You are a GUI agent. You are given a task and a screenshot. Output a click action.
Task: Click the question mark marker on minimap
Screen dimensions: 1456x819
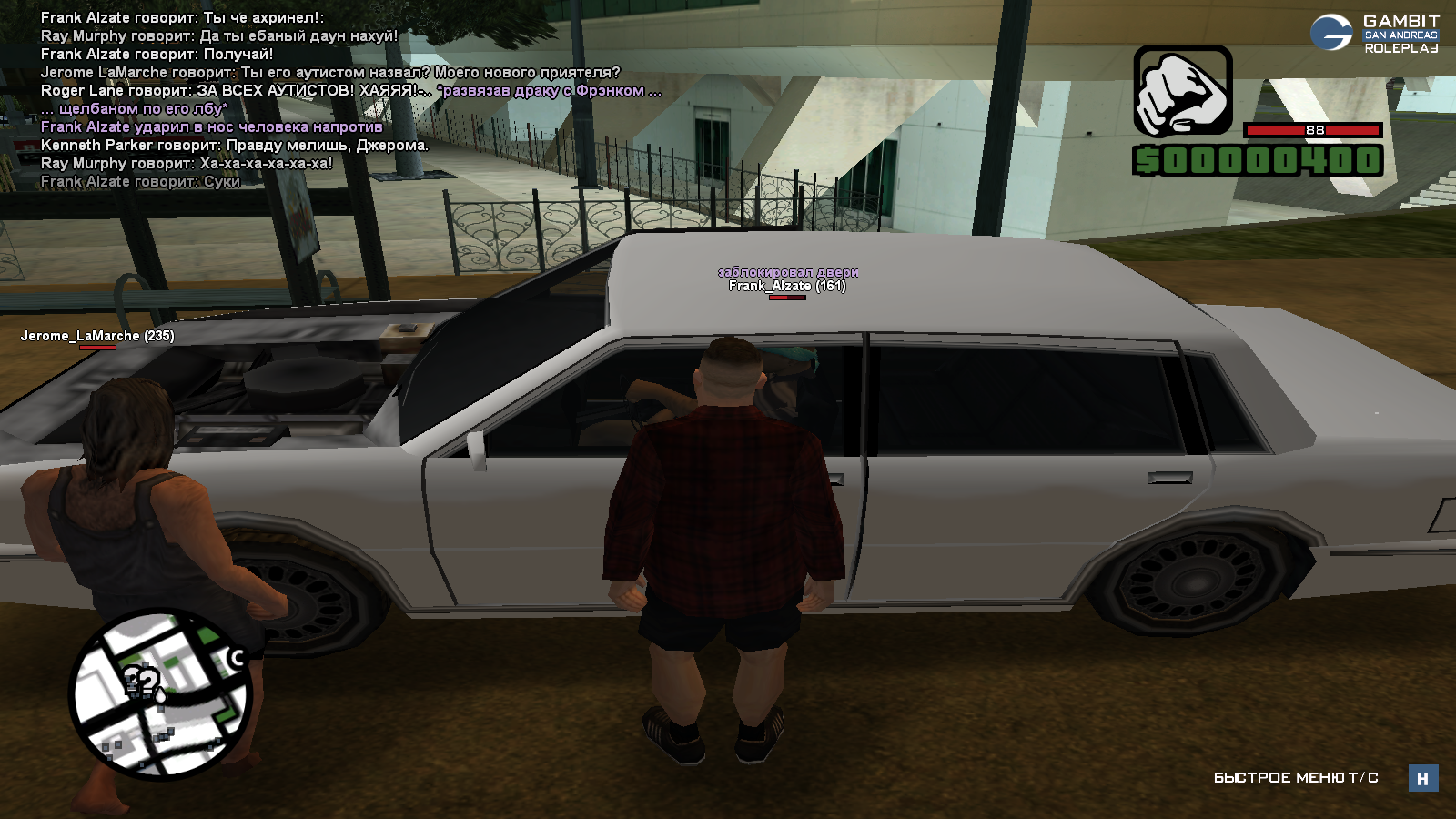(x=141, y=681)
